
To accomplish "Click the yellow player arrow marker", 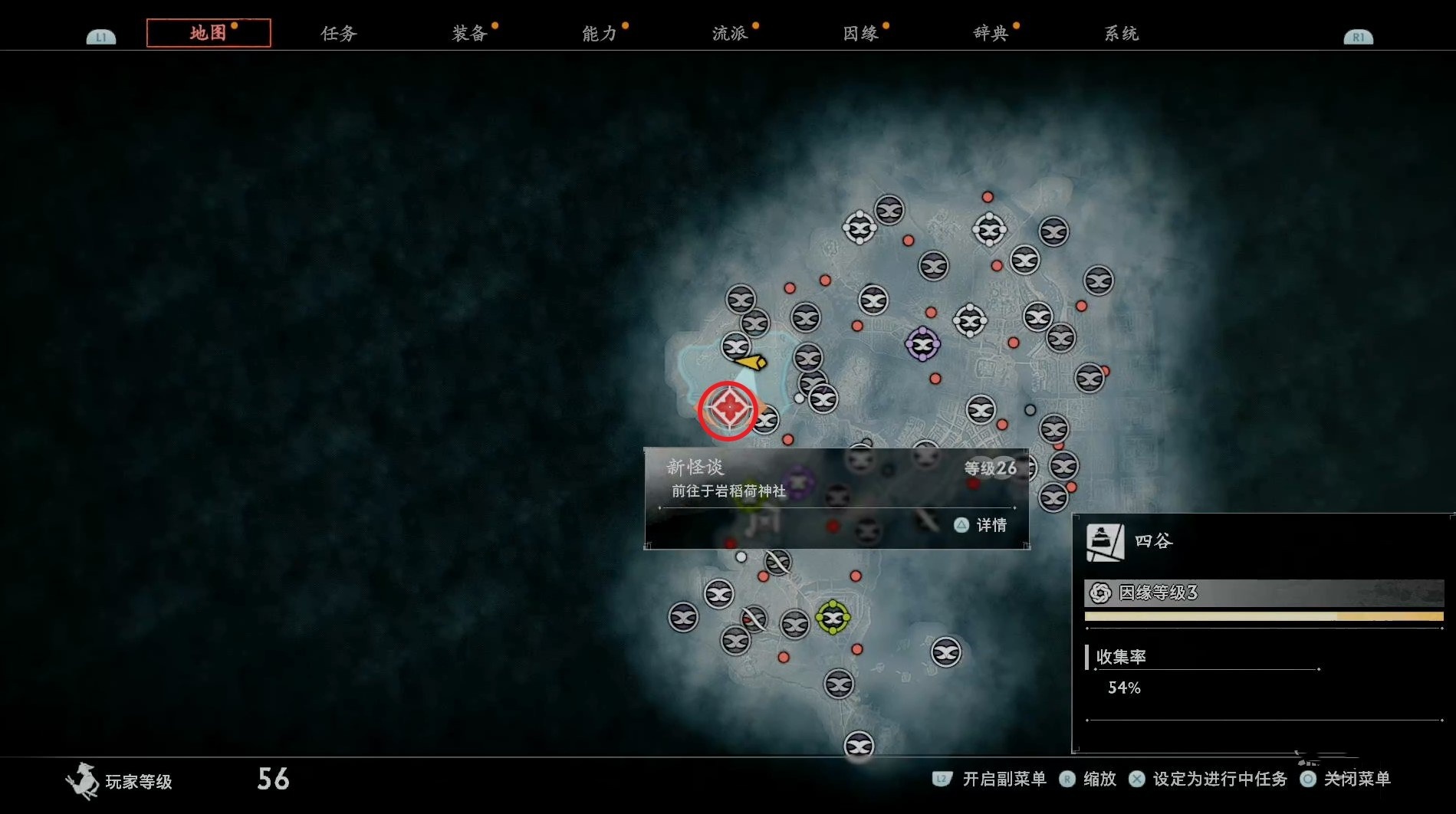I will (751, 361).
